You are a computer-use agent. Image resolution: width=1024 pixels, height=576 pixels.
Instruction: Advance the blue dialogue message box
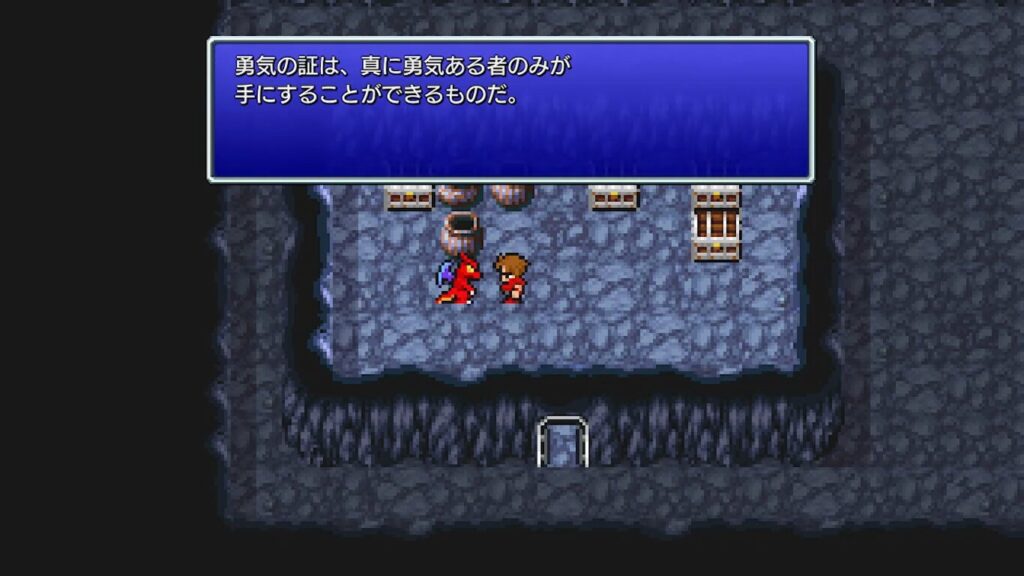pyautogui.click(x=510, y=110)
